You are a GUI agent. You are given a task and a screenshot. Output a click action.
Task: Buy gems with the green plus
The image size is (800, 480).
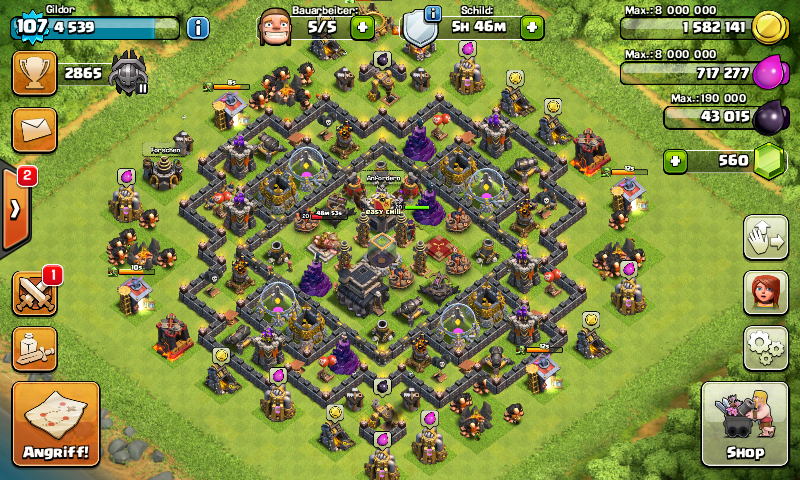[677, 160]
